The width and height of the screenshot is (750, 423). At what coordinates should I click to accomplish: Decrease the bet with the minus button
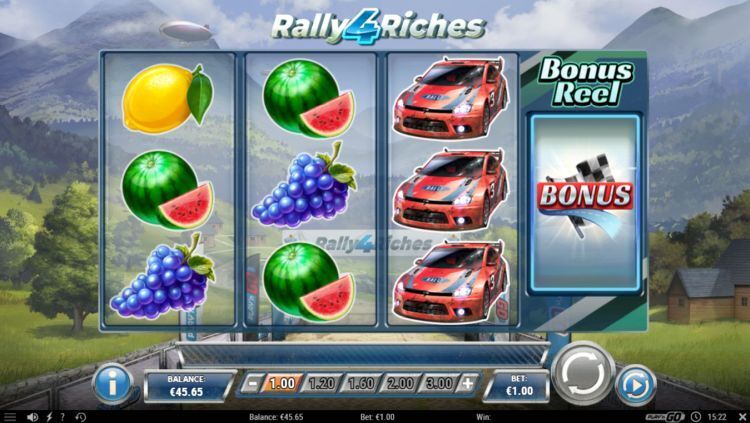(x=254, y=383)
